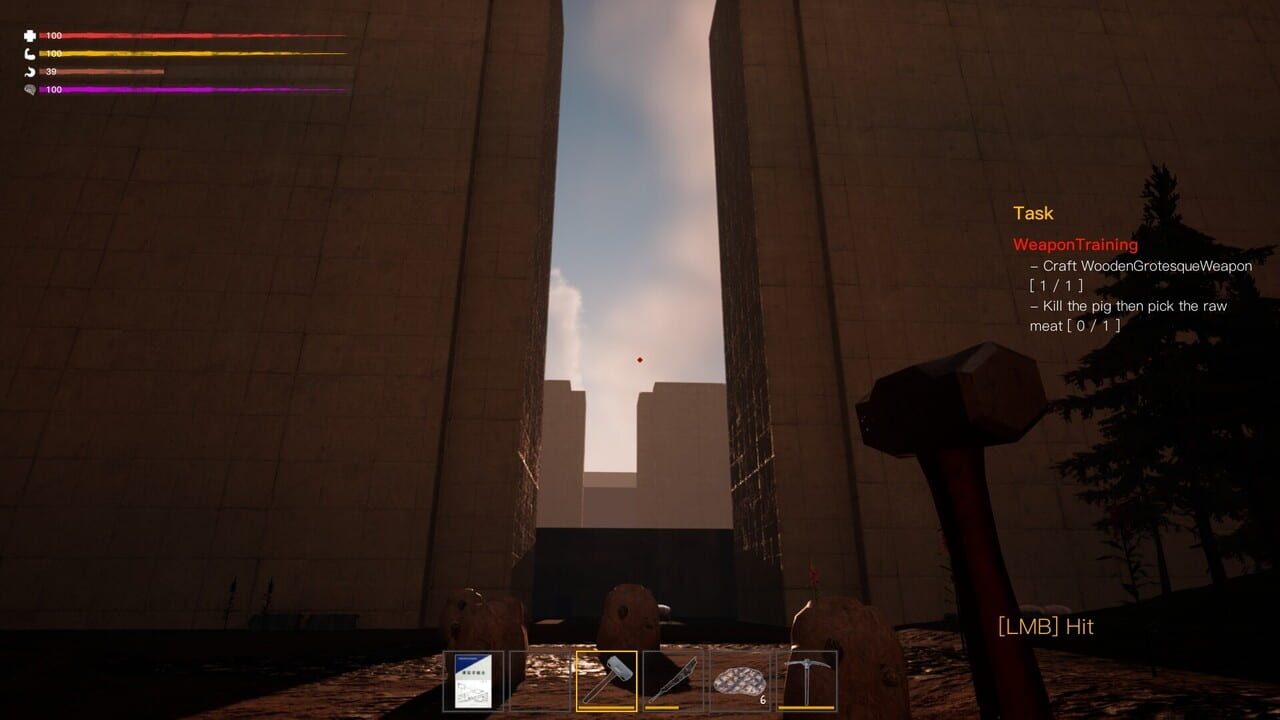1280x720 pixels.
Task: Expand the WeaponTraining task details
Action: (1075, 244)
